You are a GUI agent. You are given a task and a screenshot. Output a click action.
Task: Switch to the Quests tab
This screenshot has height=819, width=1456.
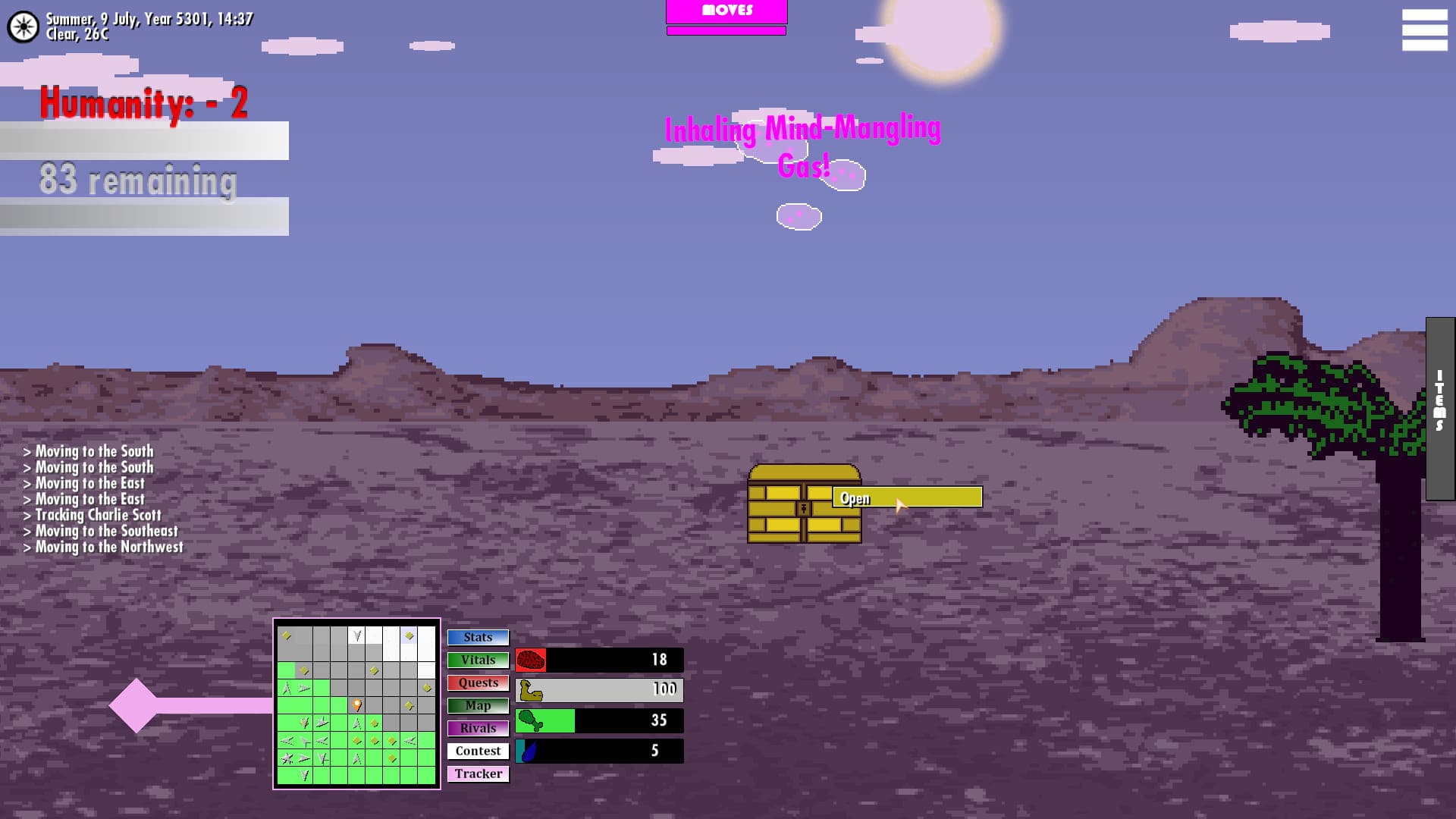click(x=477, y=682)
